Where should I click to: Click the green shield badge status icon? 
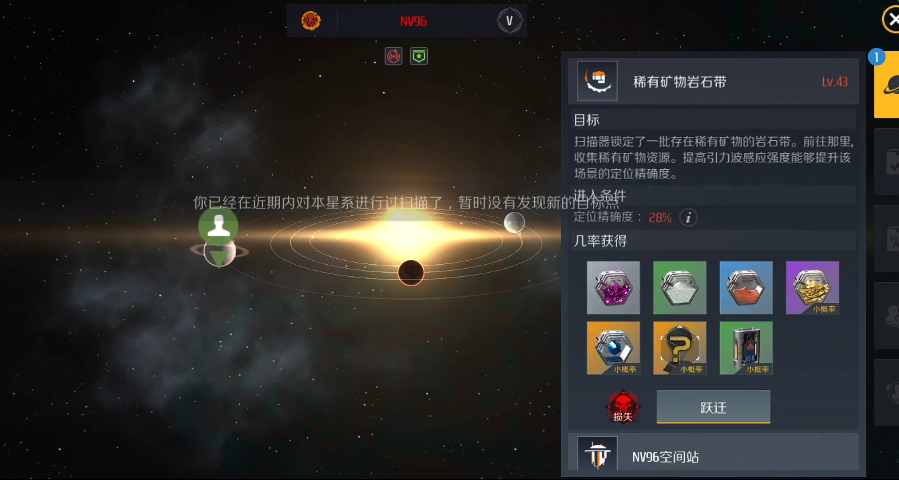coord(419,56)
